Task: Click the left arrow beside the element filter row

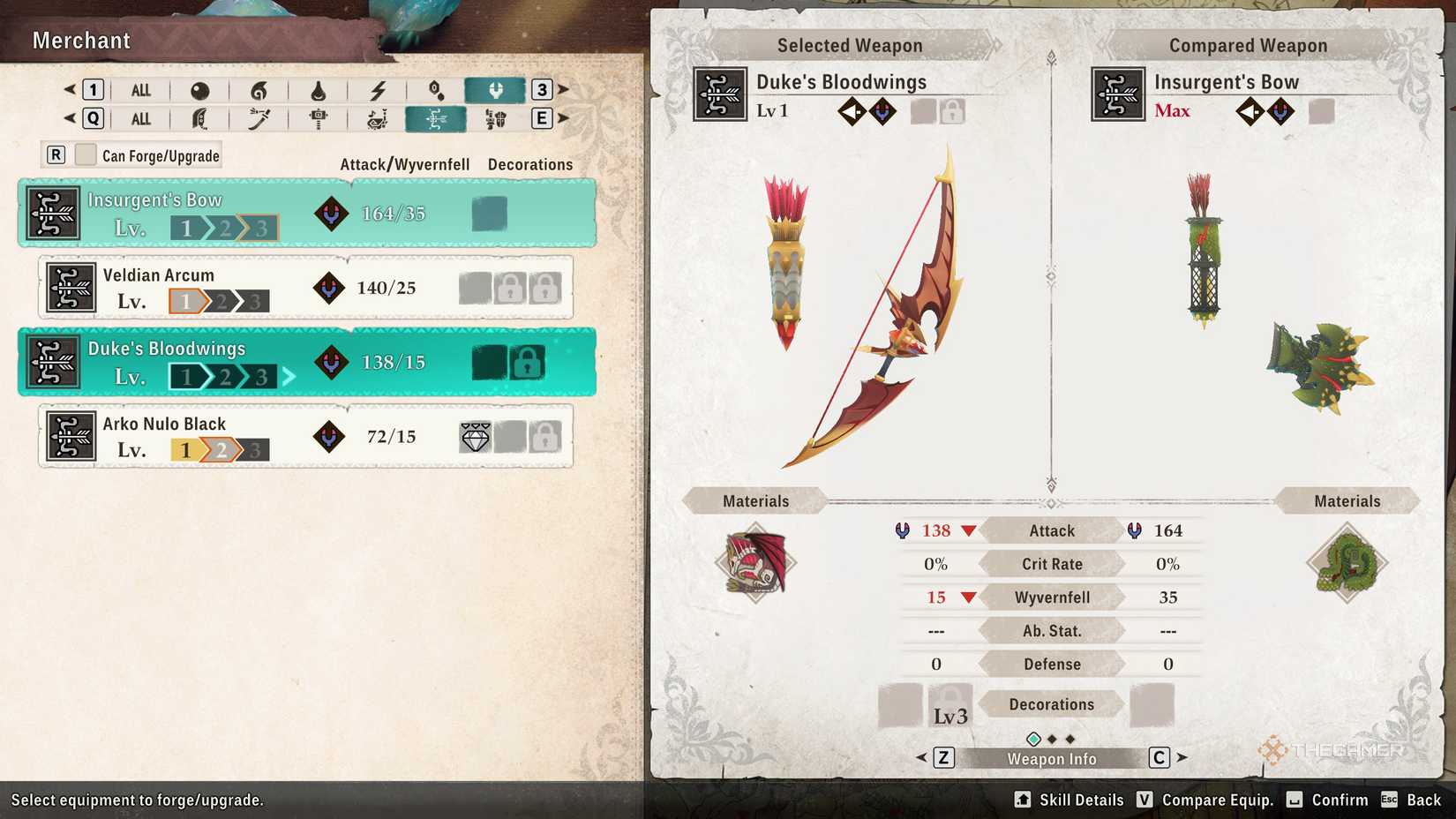Action: click(69, 89)
